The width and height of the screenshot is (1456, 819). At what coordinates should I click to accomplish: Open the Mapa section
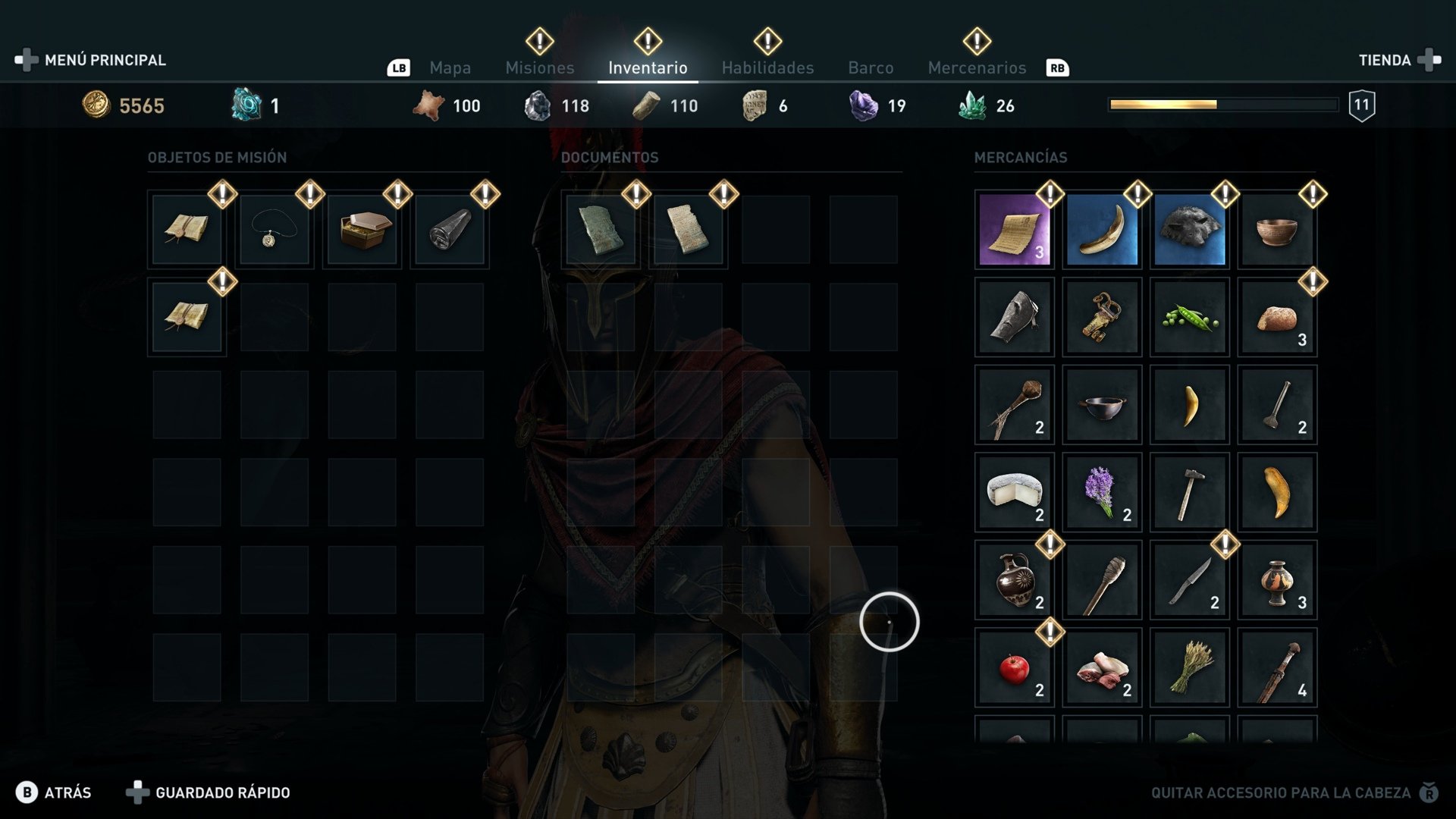(450, 67)
